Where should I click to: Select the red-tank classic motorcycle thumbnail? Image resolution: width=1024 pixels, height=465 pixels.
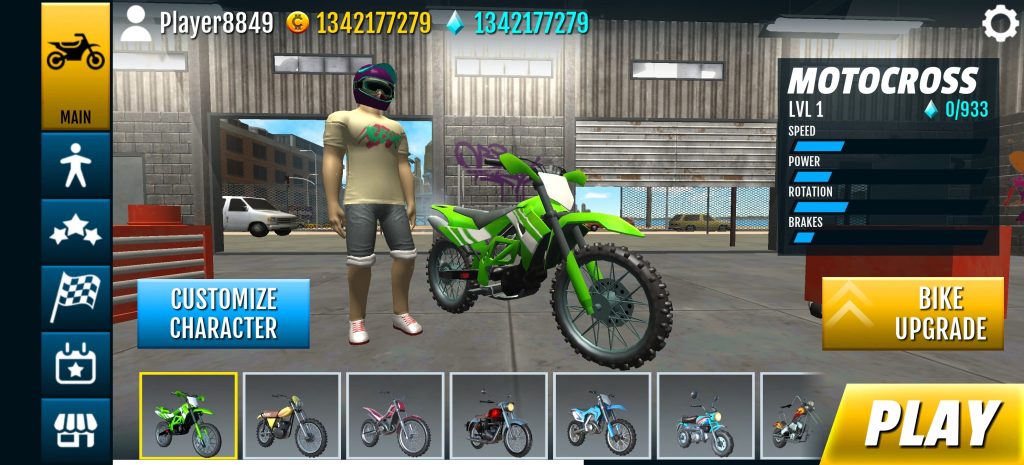(x=498, y=416)
